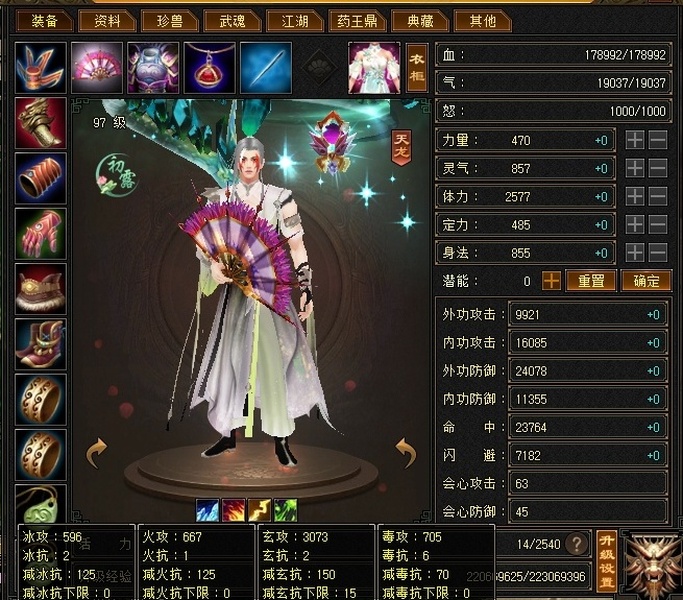Viewport: 683px width, 600px height.
Task: Select the red gem necklace slot
Action: 209,66
